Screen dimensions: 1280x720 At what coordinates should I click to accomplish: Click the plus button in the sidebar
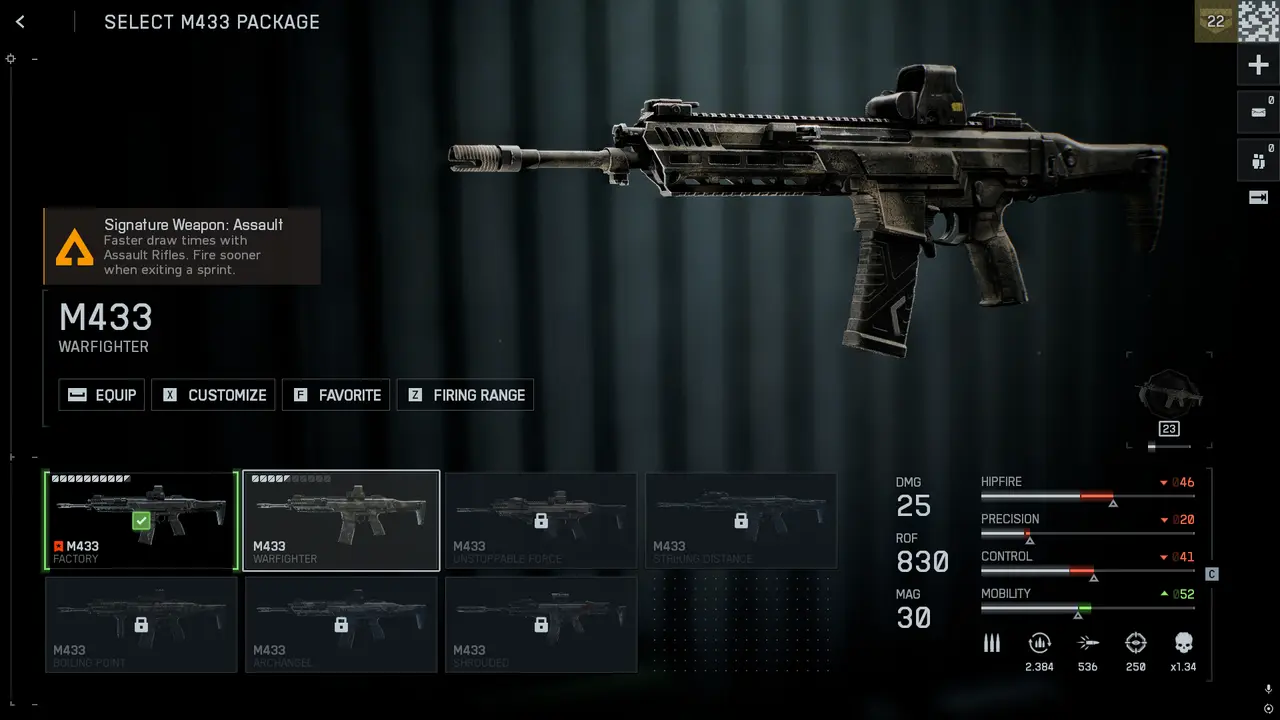point(1258,66)
